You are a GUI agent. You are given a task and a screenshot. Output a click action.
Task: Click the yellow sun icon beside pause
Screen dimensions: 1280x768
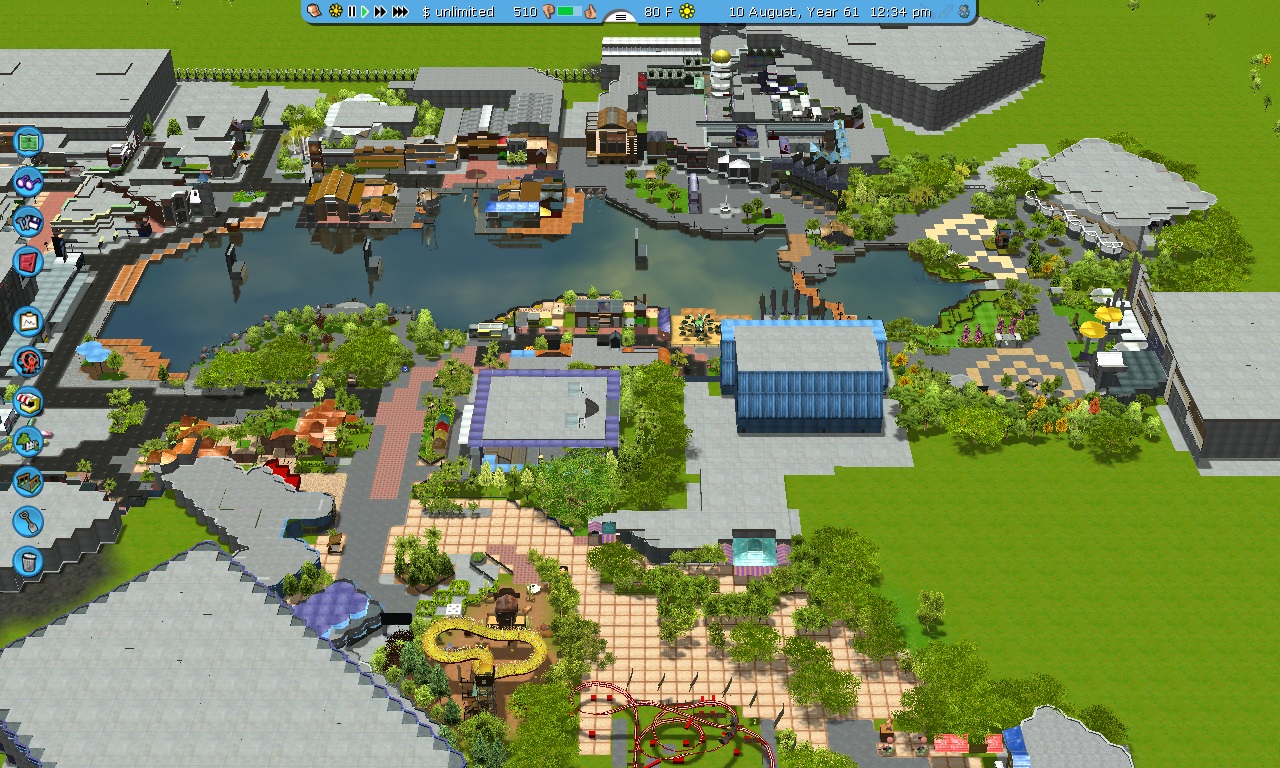pyautogui.click(x=335, y=12)
